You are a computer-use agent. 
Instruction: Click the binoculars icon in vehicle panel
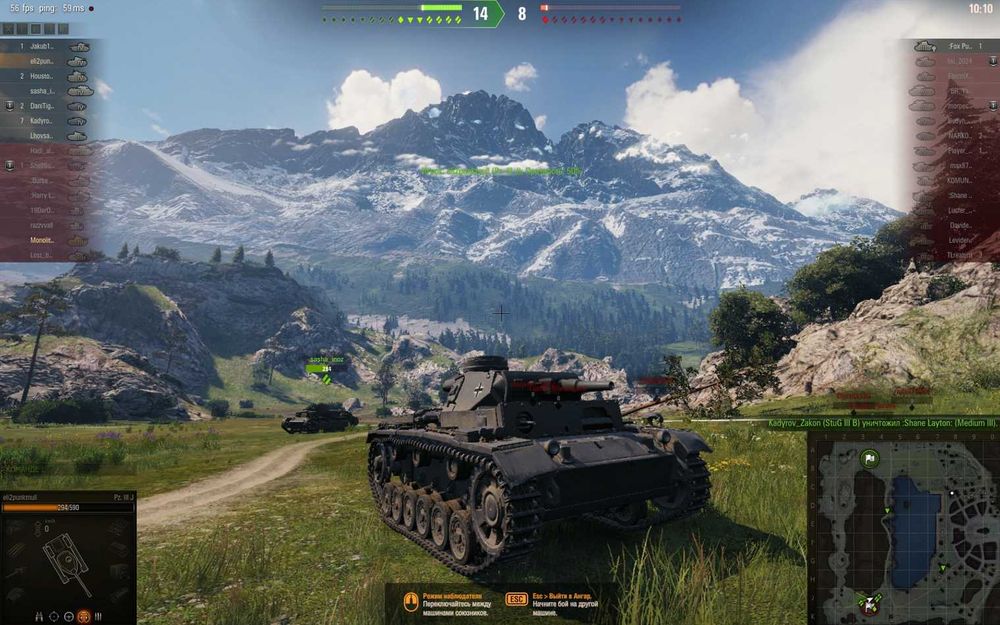pyautogui.click(x=40, y=616)
